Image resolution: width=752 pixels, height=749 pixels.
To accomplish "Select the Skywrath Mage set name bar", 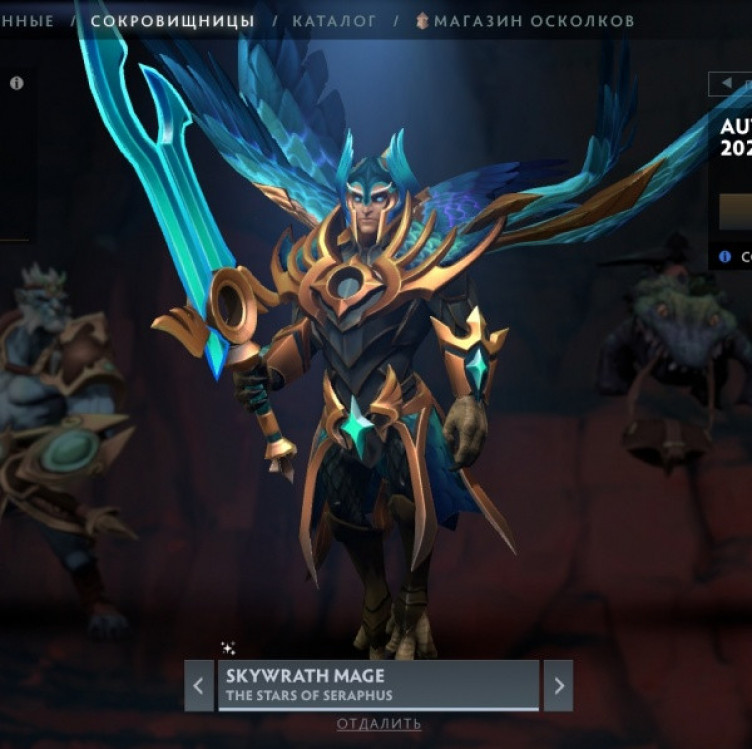I will 378,685.
